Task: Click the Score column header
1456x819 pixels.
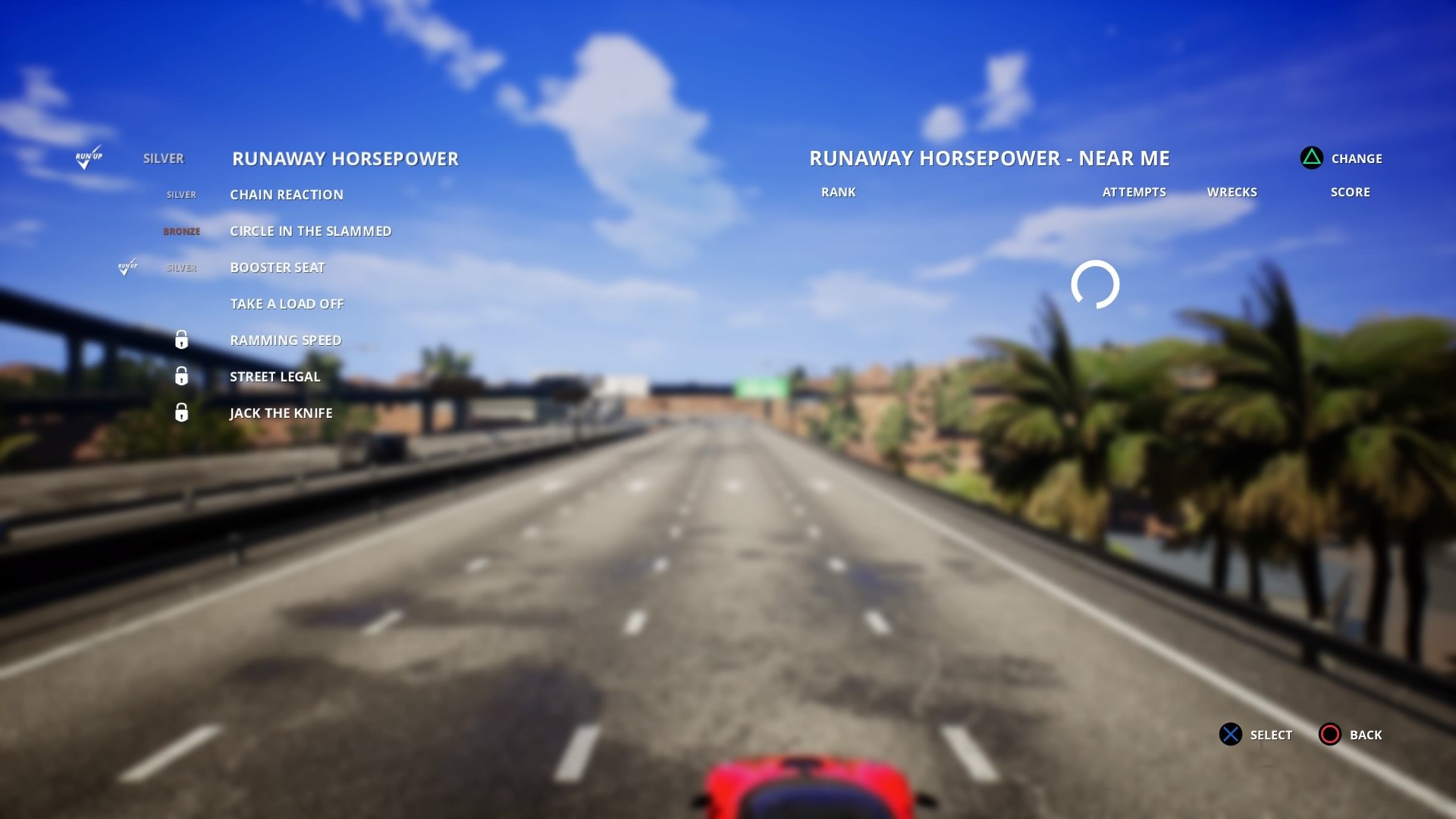Action: click(x=1351, y=192)
